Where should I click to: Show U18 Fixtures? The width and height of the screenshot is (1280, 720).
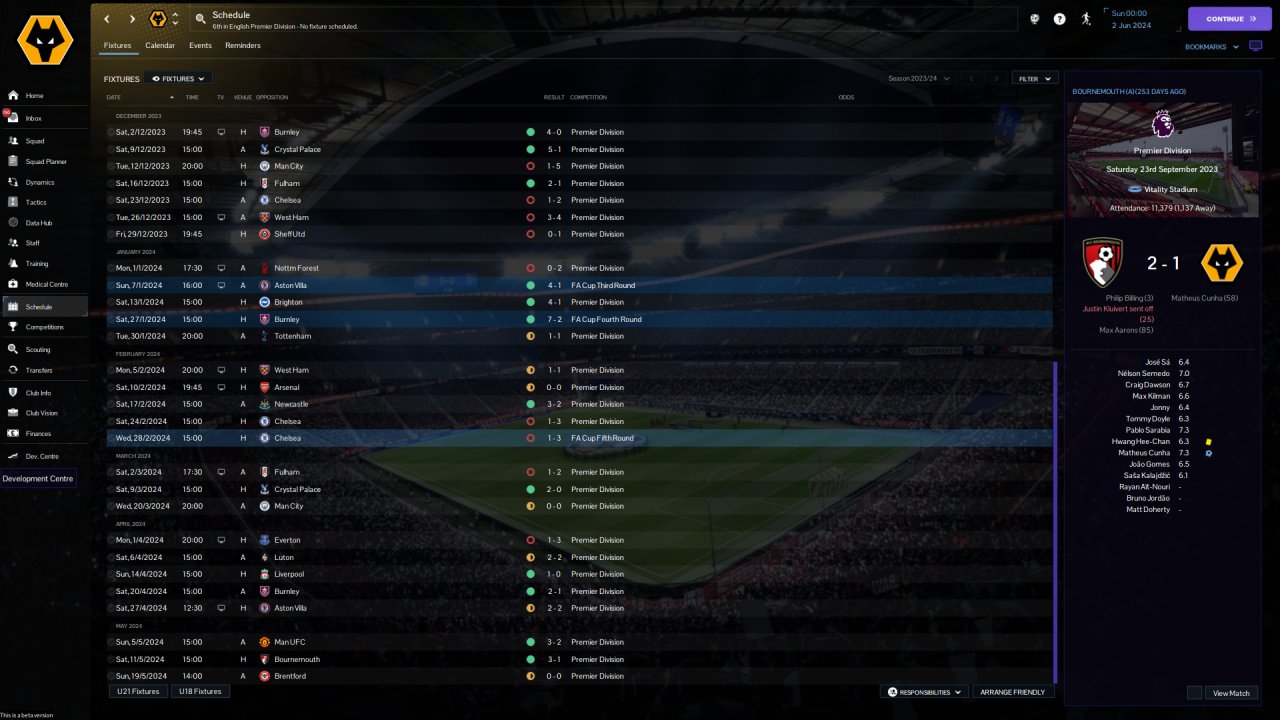(x=201, y=691)
